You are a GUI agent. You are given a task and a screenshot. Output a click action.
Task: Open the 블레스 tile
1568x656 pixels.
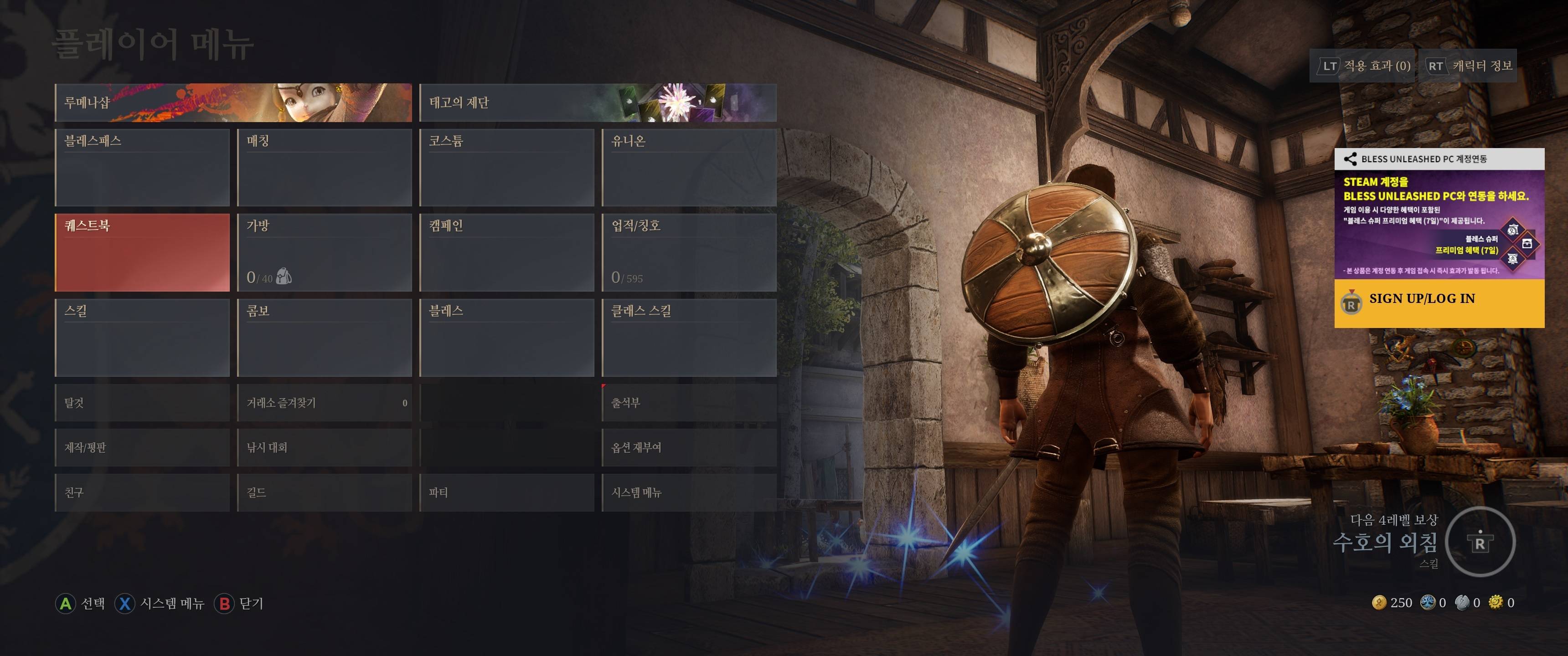click(x=506, y=338)
